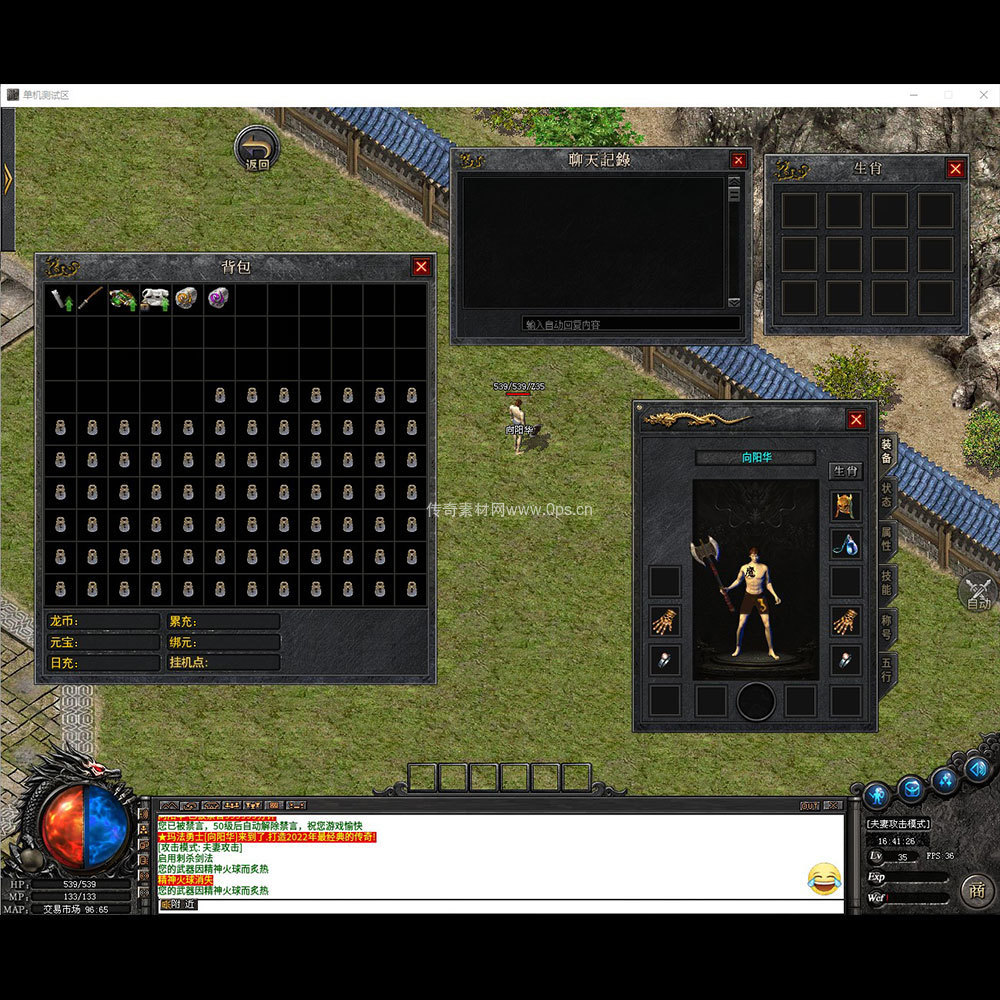Close the 生肖 zodiac window
This screenshot has height=1000, width=1000.
coord(955,169)
